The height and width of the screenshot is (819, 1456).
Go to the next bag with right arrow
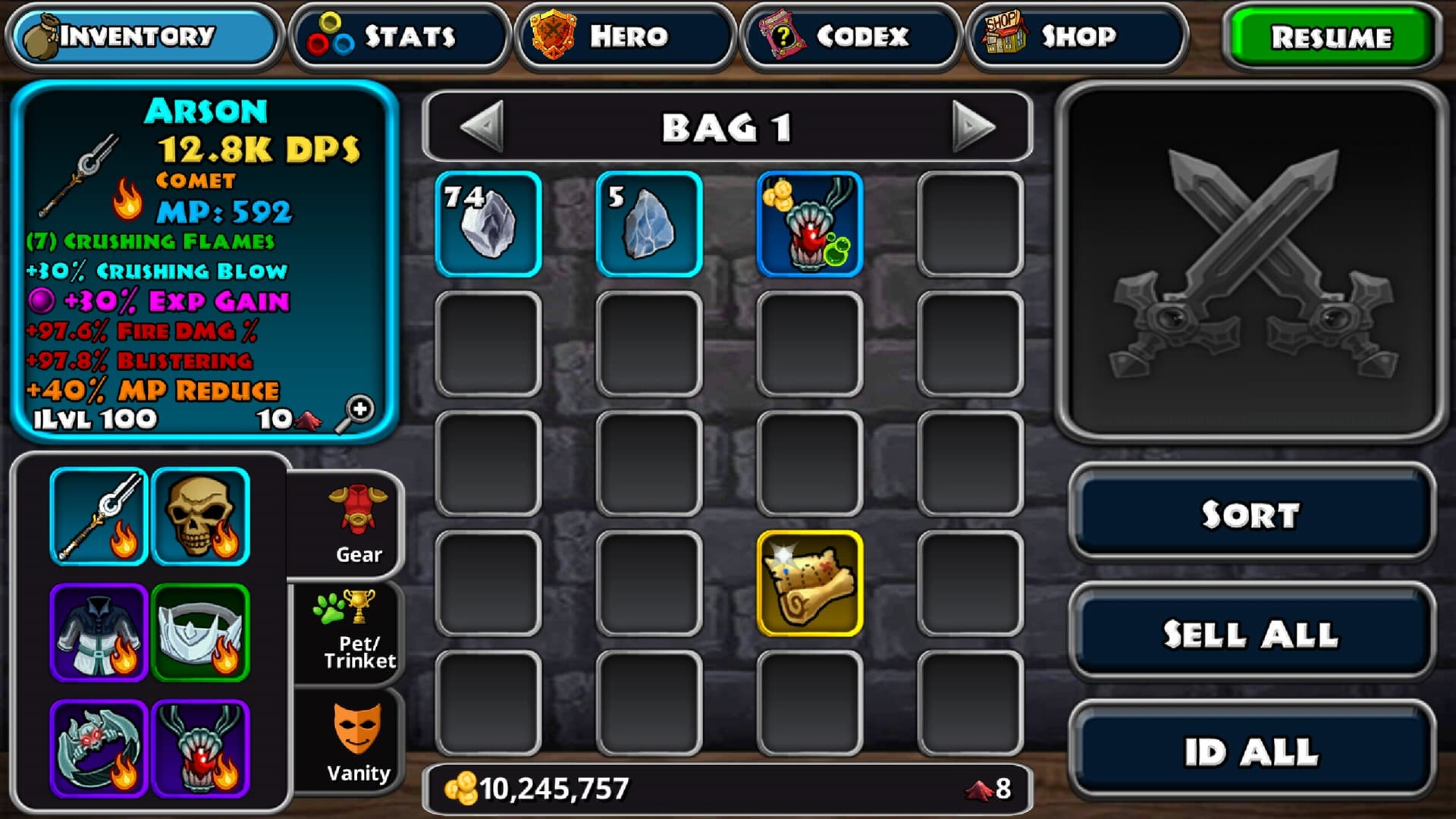tap(973, 126)
